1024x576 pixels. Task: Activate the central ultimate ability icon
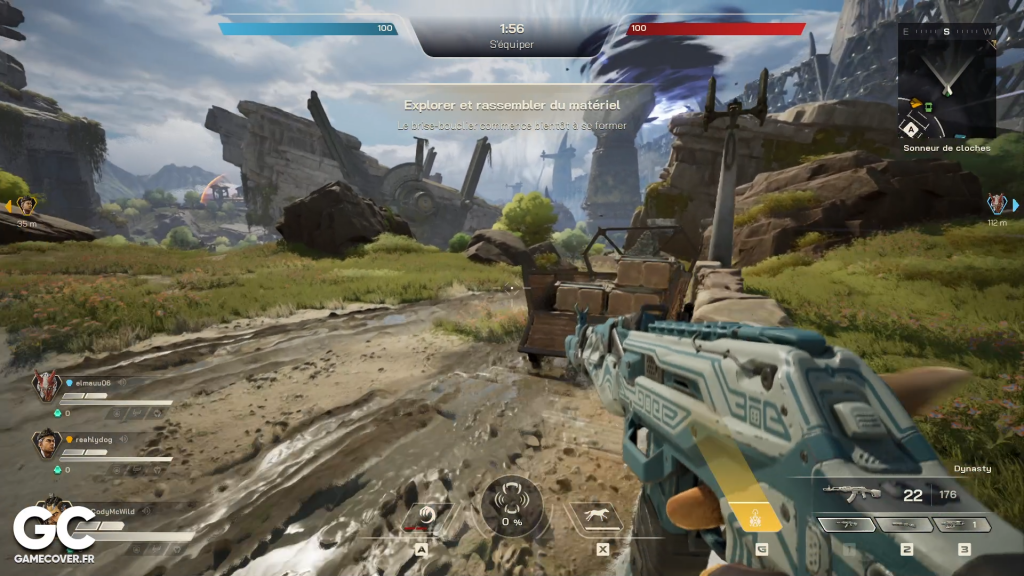(x=511, y=503)
